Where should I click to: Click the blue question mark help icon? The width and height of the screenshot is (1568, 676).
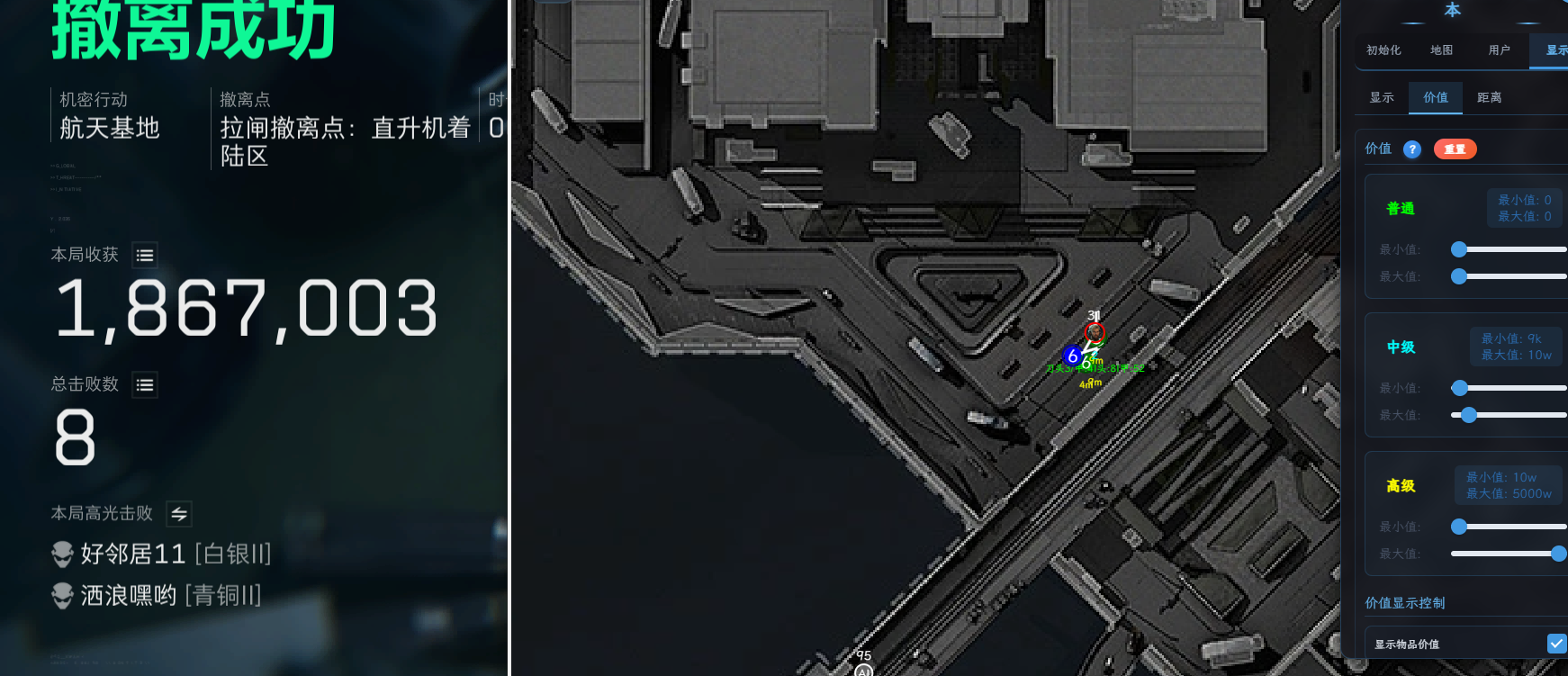coord(1412,149)
